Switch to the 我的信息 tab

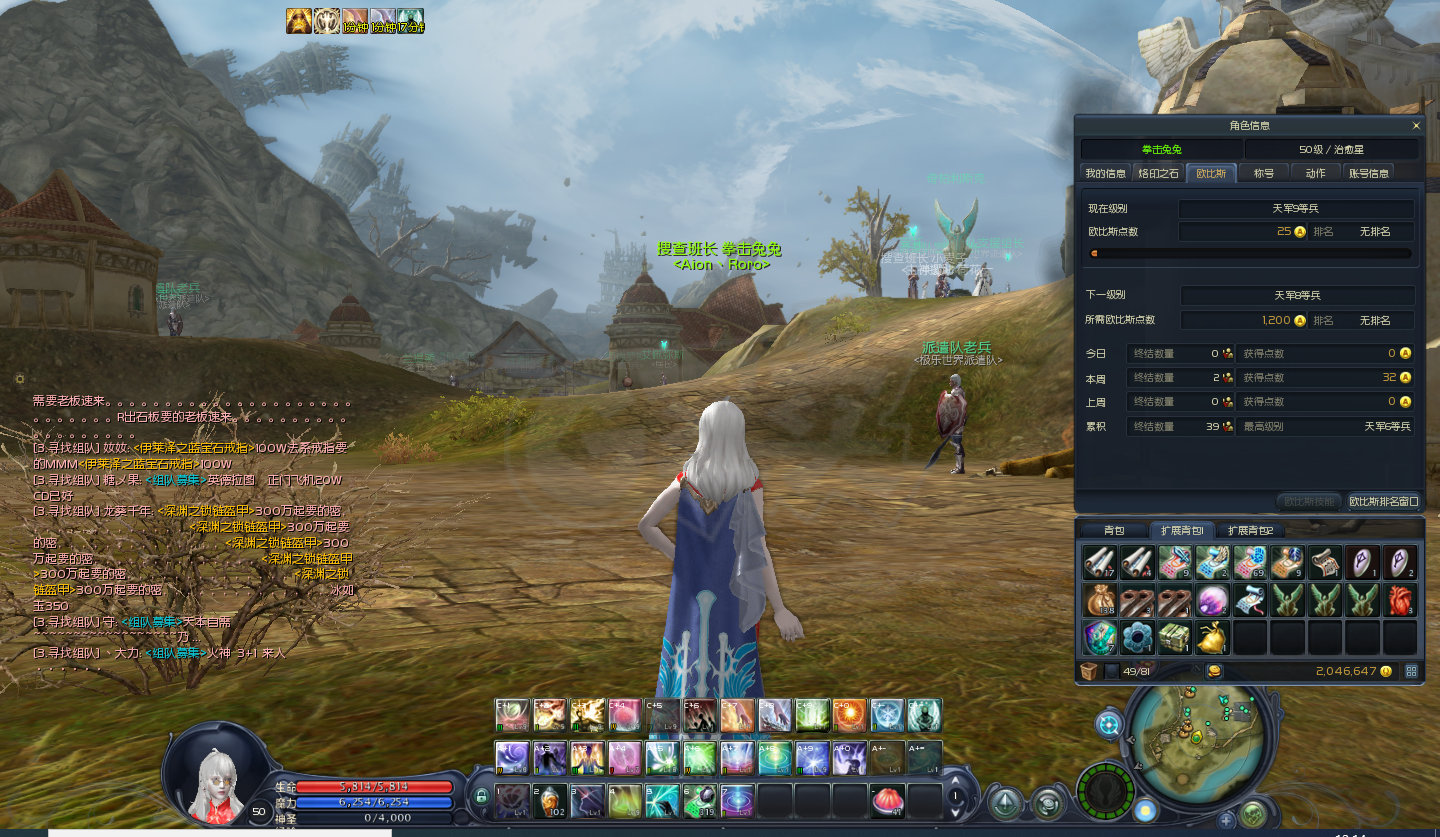click(x=1105, y=173)
